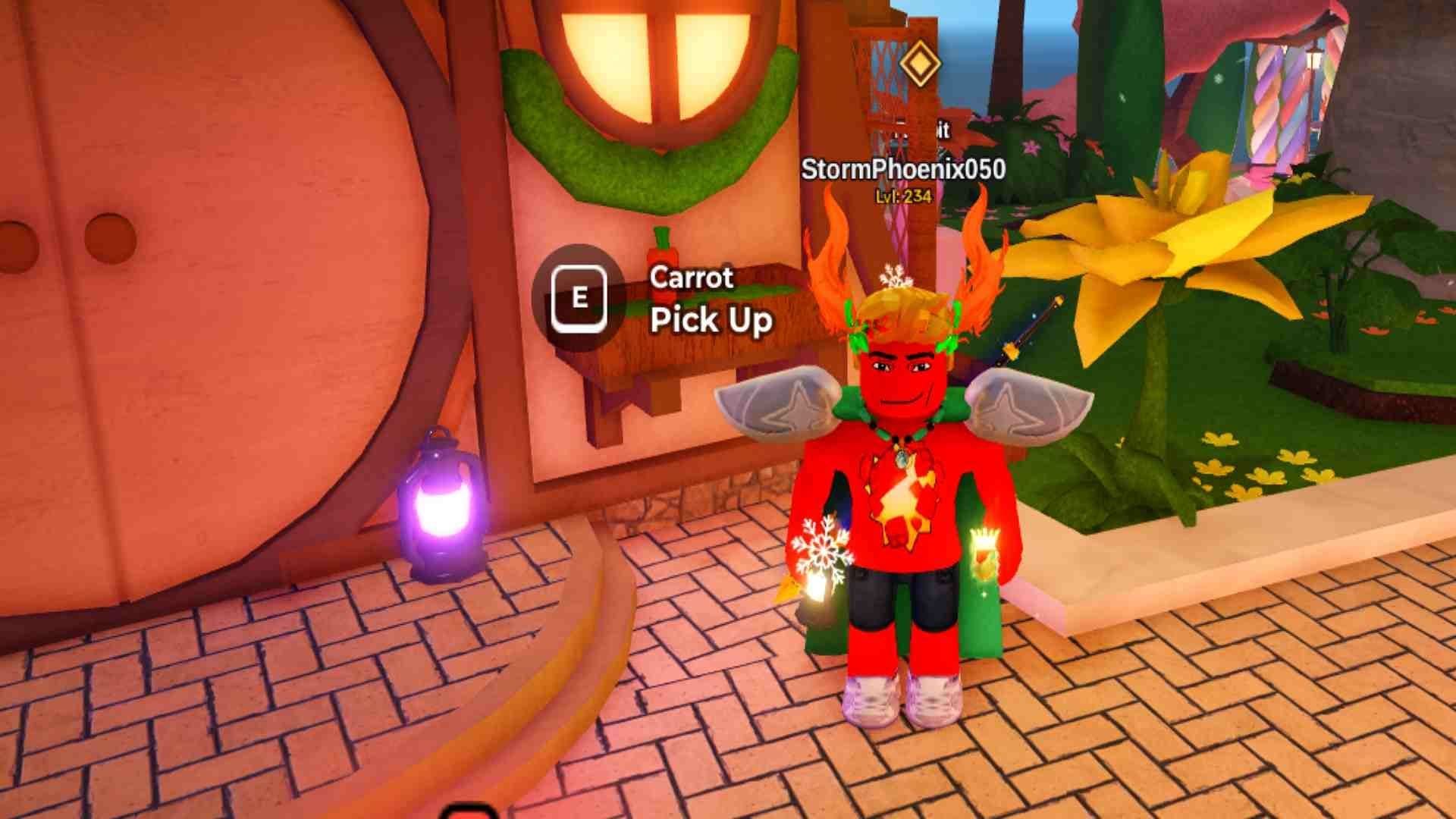This screenshot has height=819, width=1456.
Task: Click the Carrot Pick Up prompt
Action: click(x=579, y=298)
